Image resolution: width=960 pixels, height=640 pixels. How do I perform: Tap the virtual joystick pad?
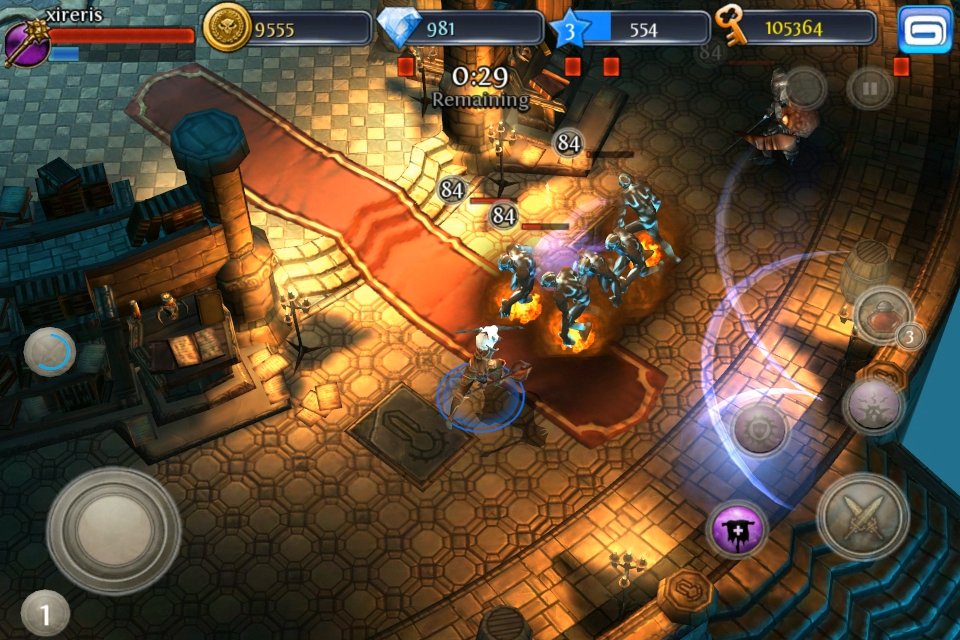point(113,525)
